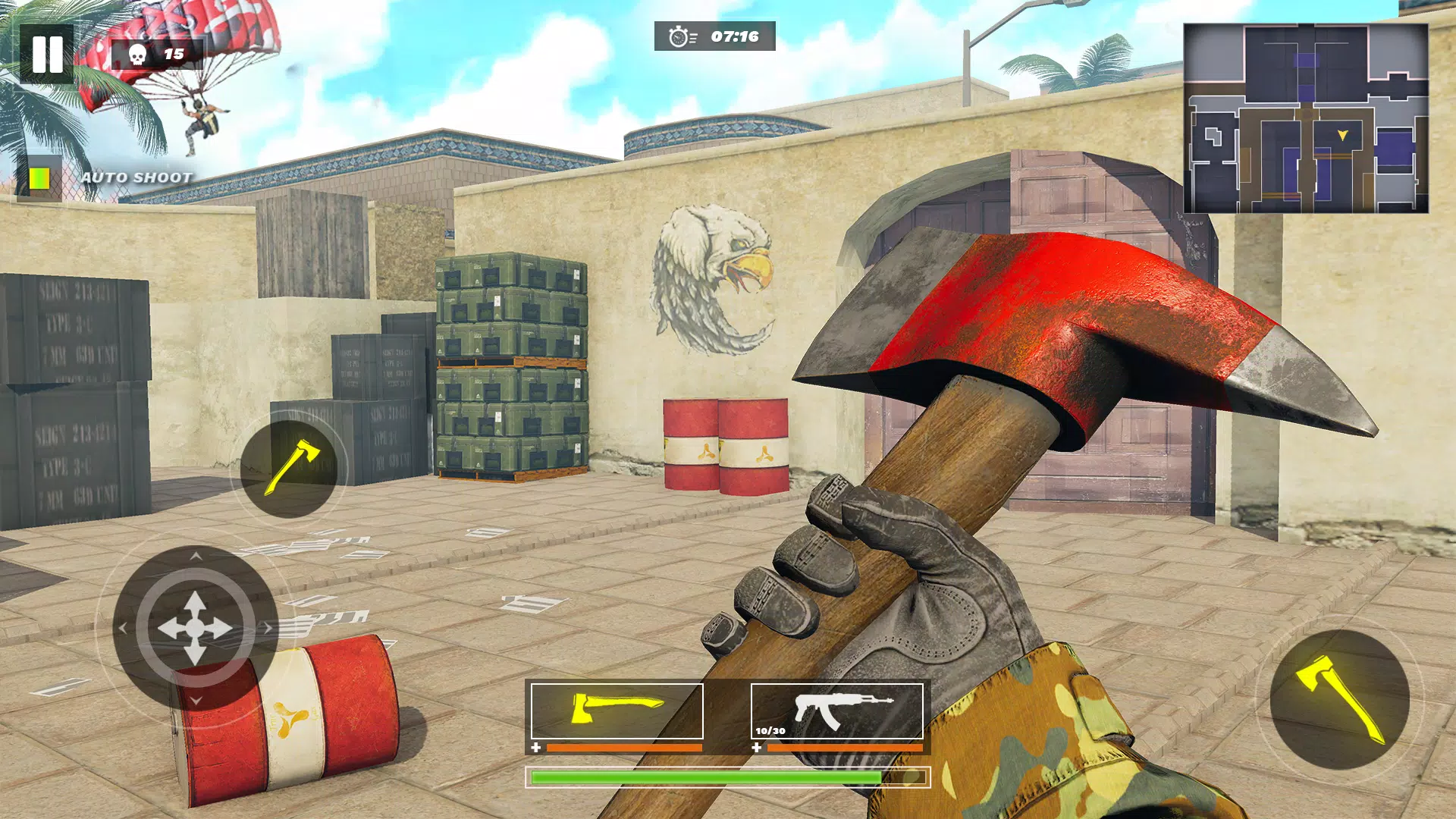1456x819 pixels.
Task: Toggle auto shooting via its label text
Action: point(136,177)
